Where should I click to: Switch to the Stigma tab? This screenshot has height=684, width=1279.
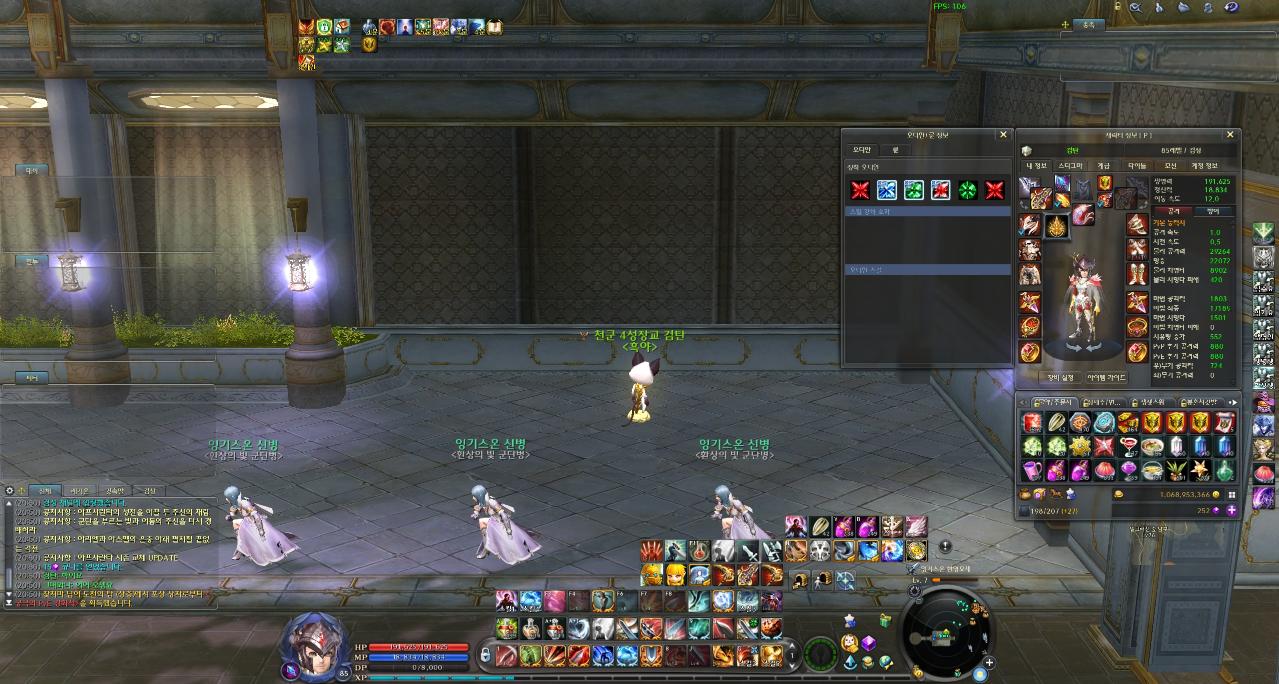(1070, 165)
